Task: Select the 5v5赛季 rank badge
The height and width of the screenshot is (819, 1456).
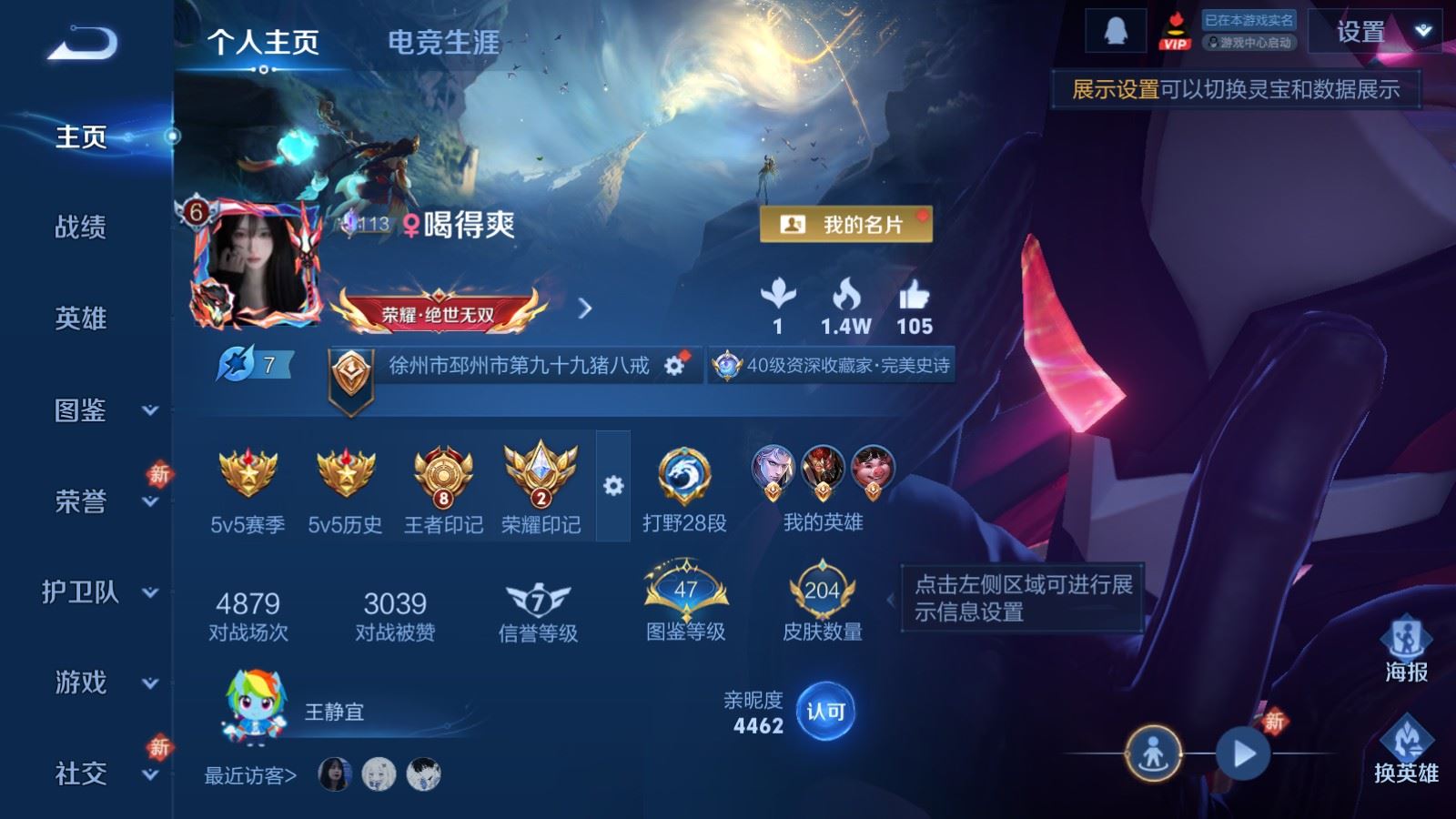Action: click(x=246, y=475)
